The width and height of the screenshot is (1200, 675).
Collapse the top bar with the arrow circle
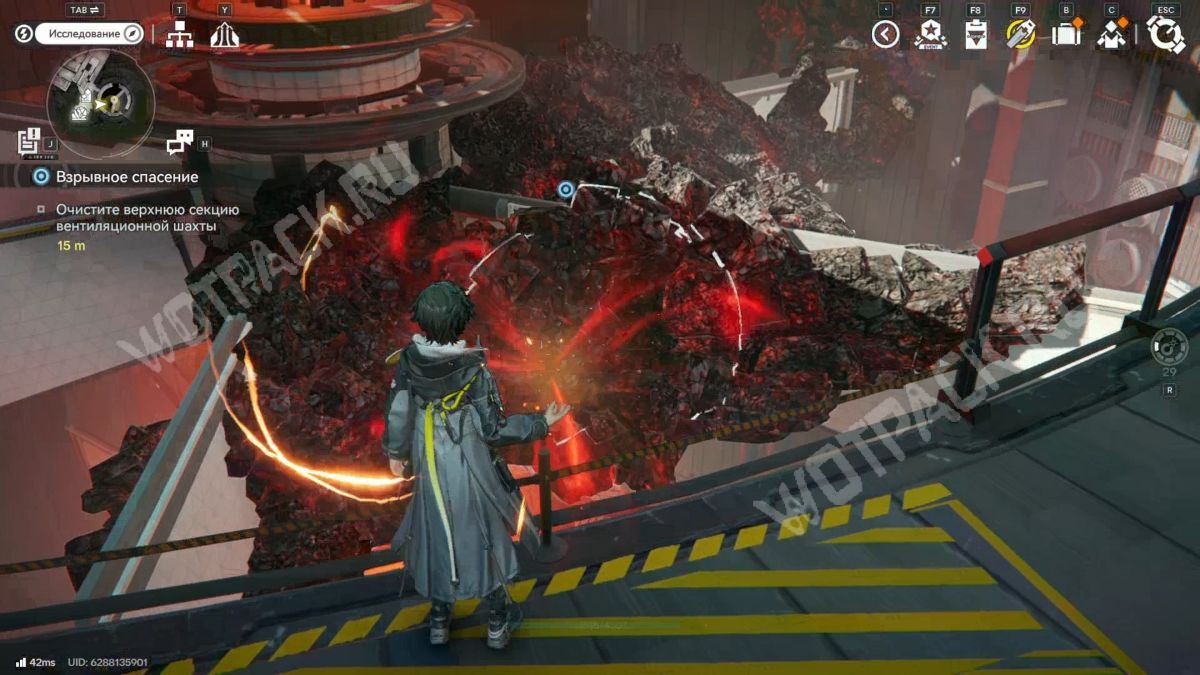(x=885, y=35)
